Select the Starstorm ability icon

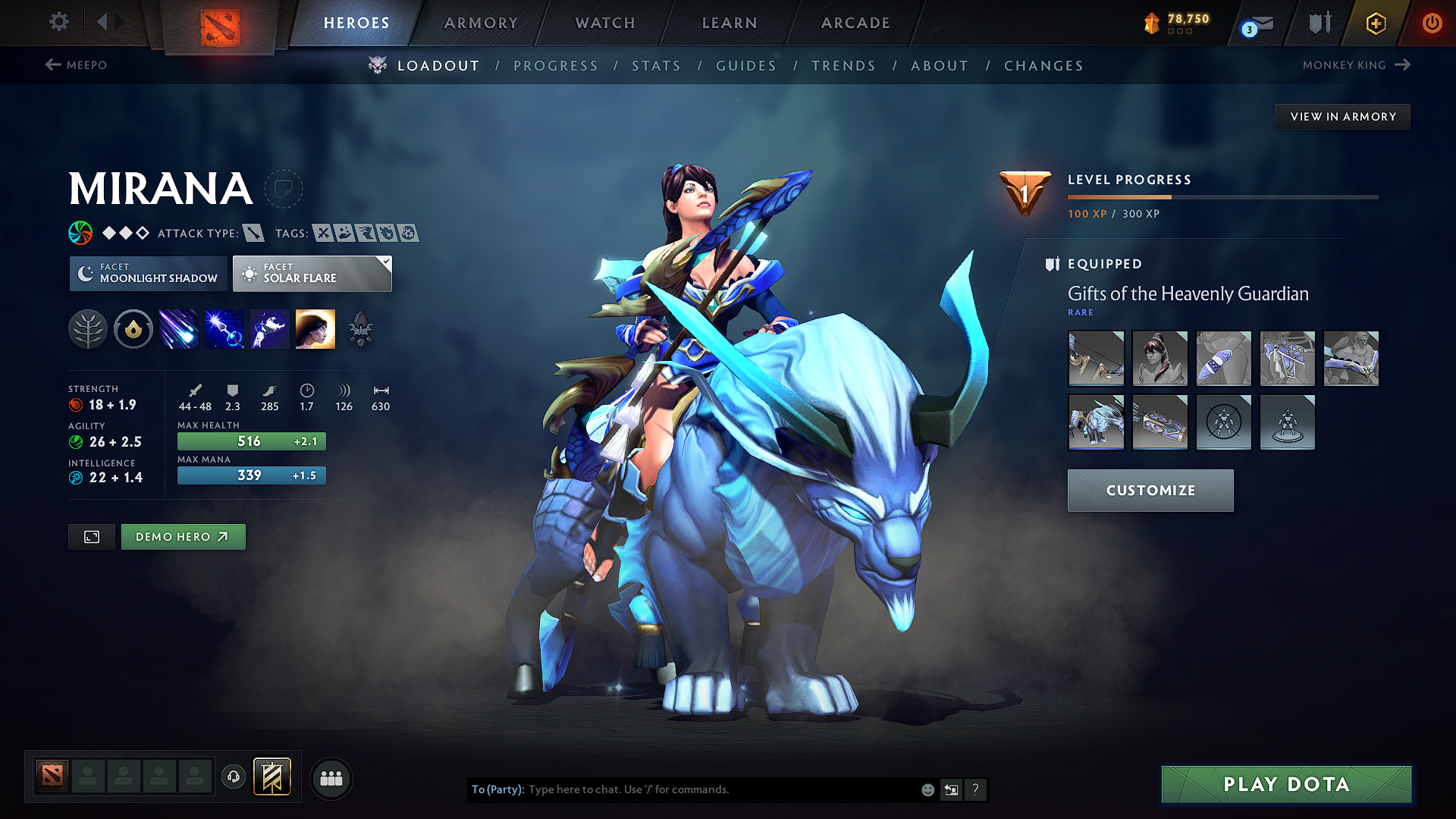pyautogui.click(x=179, y=328)
